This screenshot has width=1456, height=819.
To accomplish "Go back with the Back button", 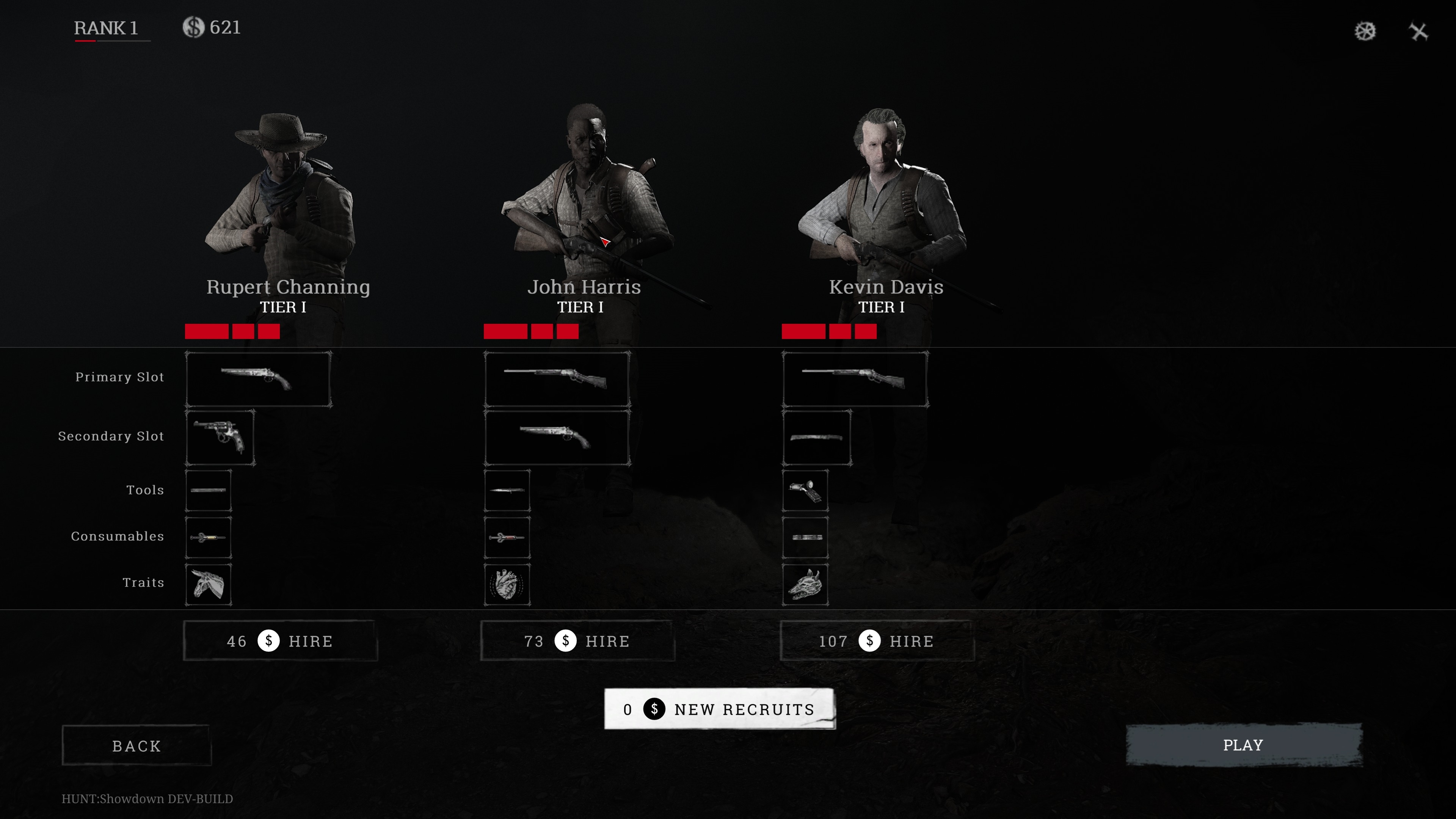I will (136, 746).
